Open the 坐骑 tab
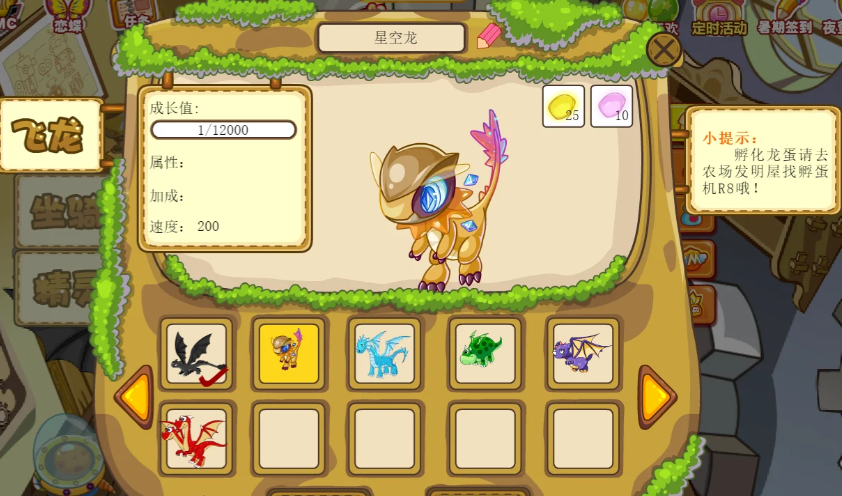 point(60,211)
